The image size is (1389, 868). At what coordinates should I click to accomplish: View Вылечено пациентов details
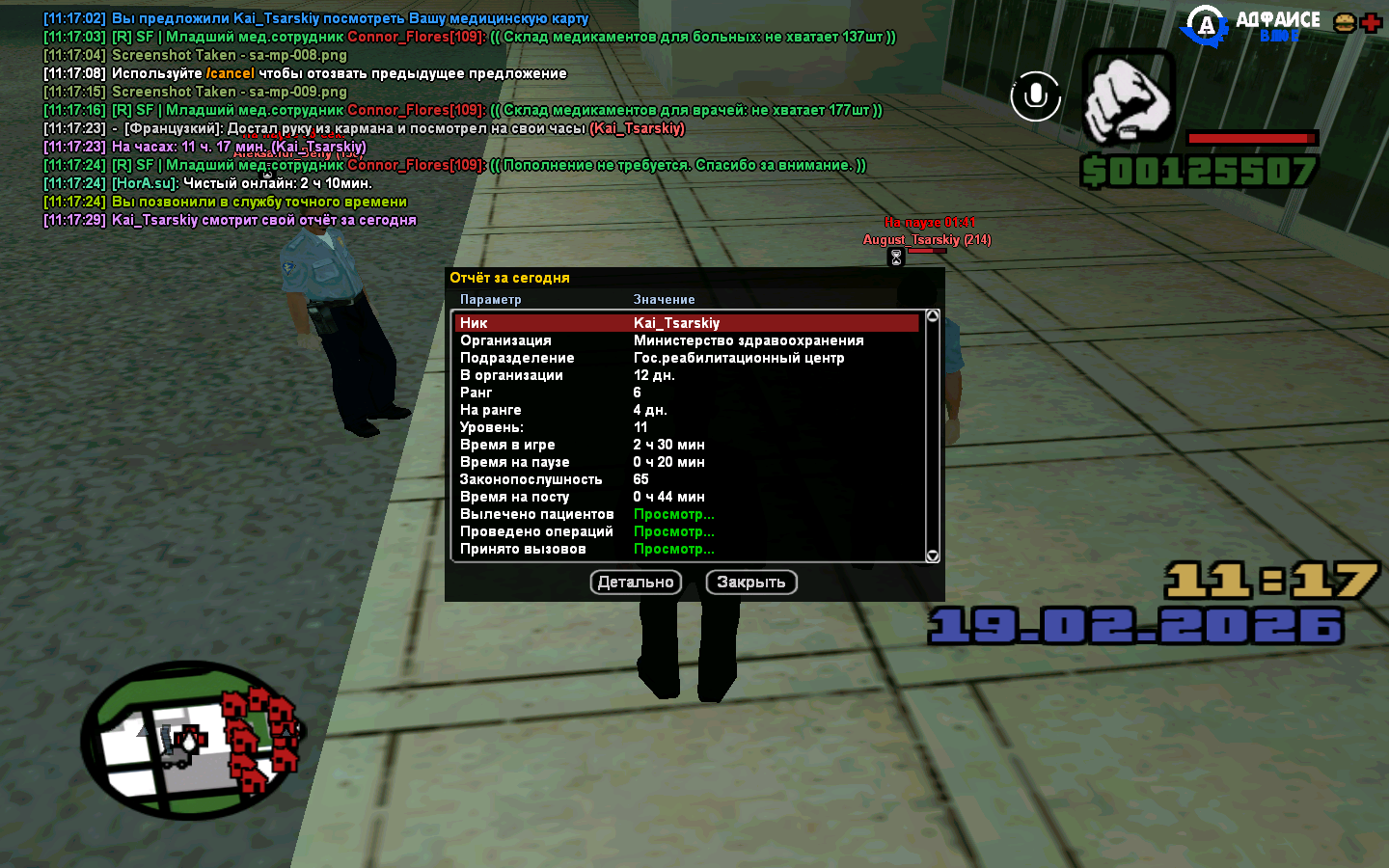(x=673, y=514)
